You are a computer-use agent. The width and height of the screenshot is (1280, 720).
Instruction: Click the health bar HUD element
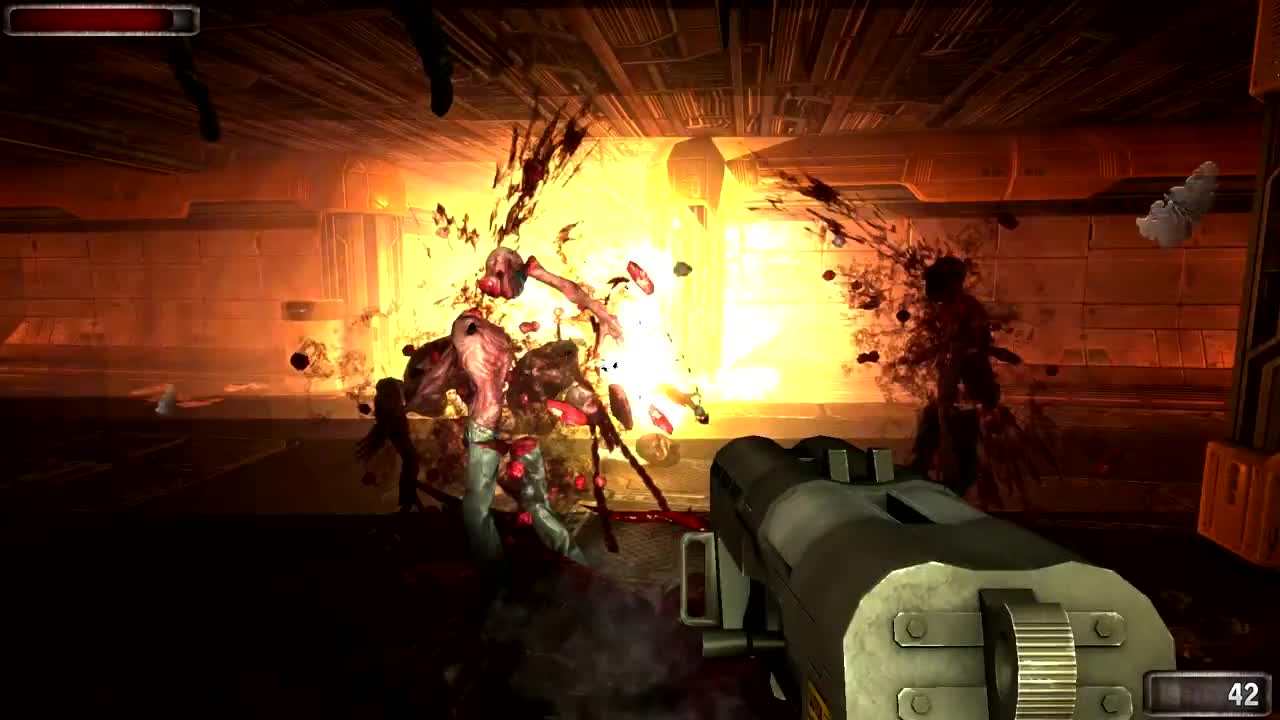100,22
